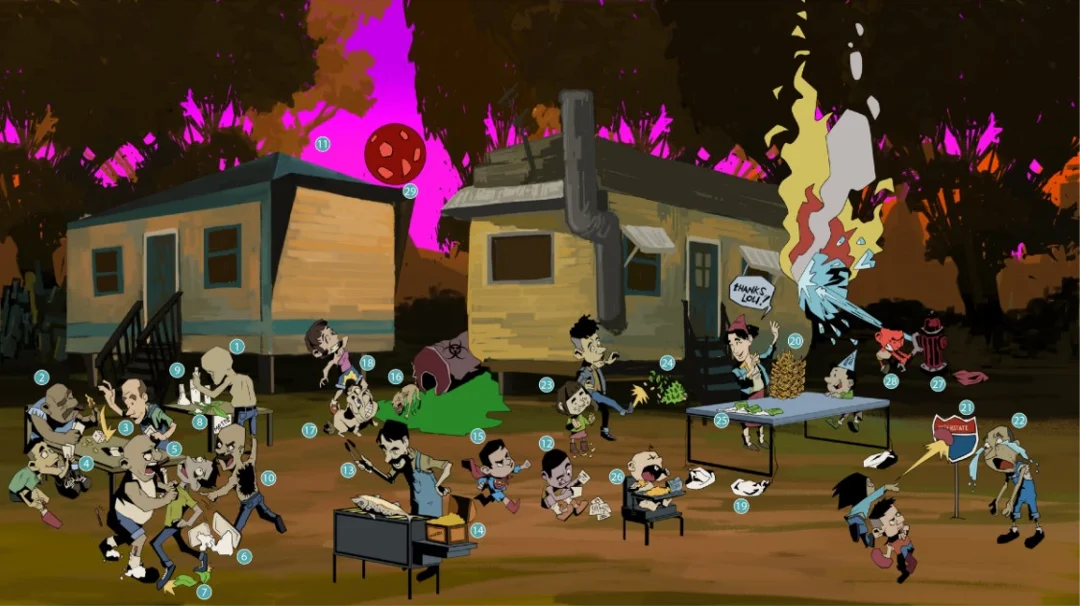1080x606 pixels.
Task: Click marker number 19
Action: pyautogui.click(x=741, y=506)
